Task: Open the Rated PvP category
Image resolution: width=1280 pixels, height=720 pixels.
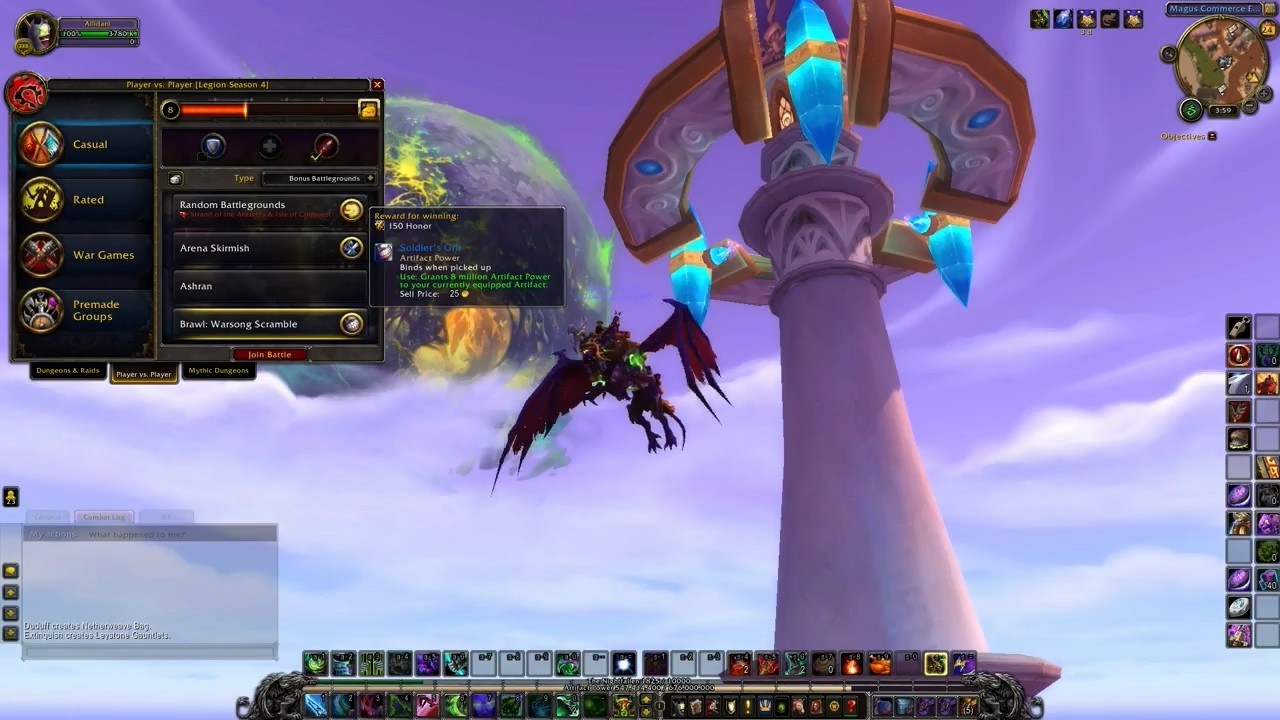Action: point(86,200)
